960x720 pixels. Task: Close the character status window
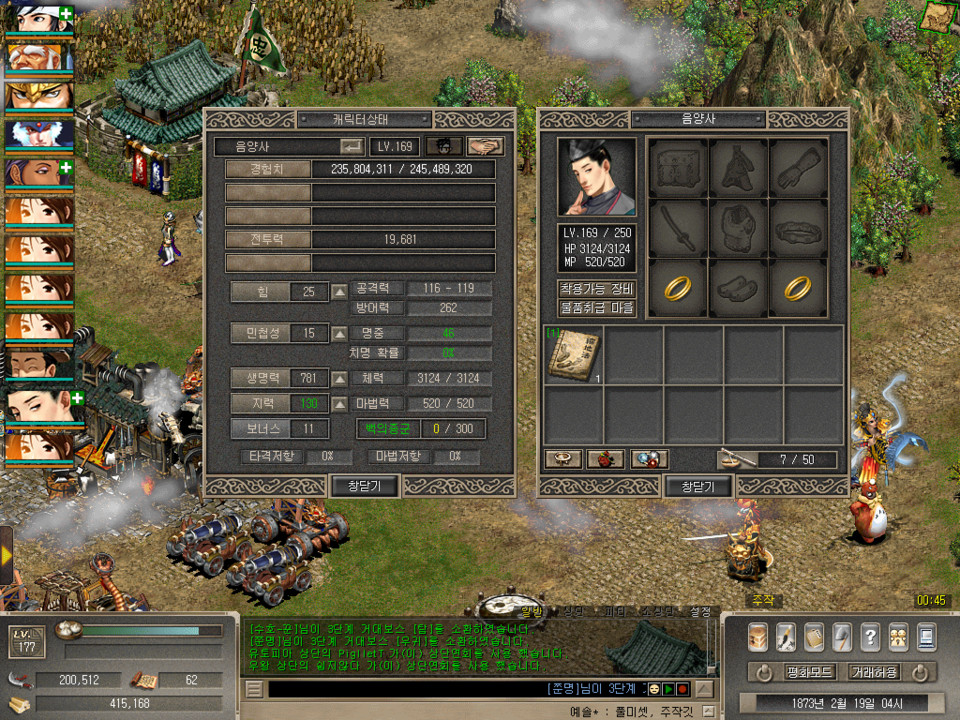[365, 486]
